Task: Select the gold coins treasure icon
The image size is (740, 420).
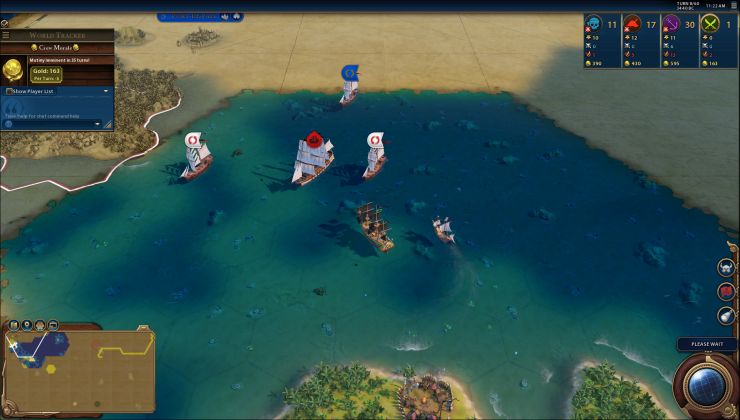Action: point(14,69)
